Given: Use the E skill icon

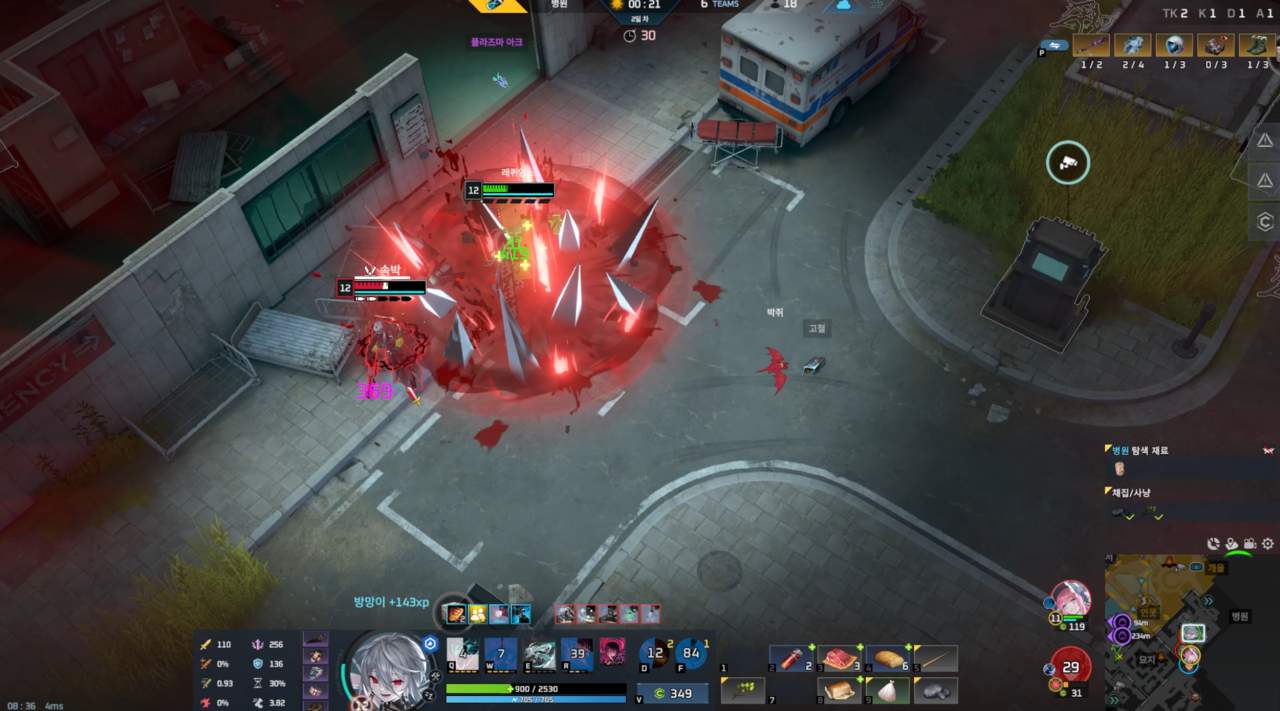Looking at the screenshot, I should pyautogui.click(x=539, y=653).
